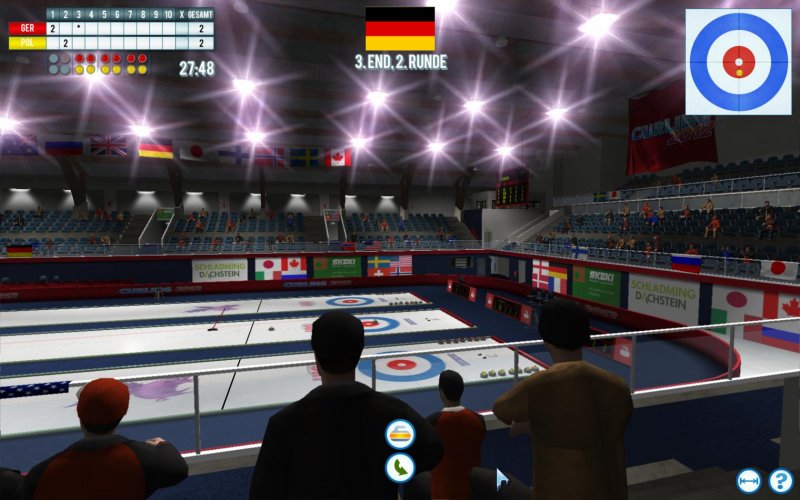This screenshot has width=800, height=500.
Task: Click the horizontal double-arrow measure button
Action: point(749,481)
